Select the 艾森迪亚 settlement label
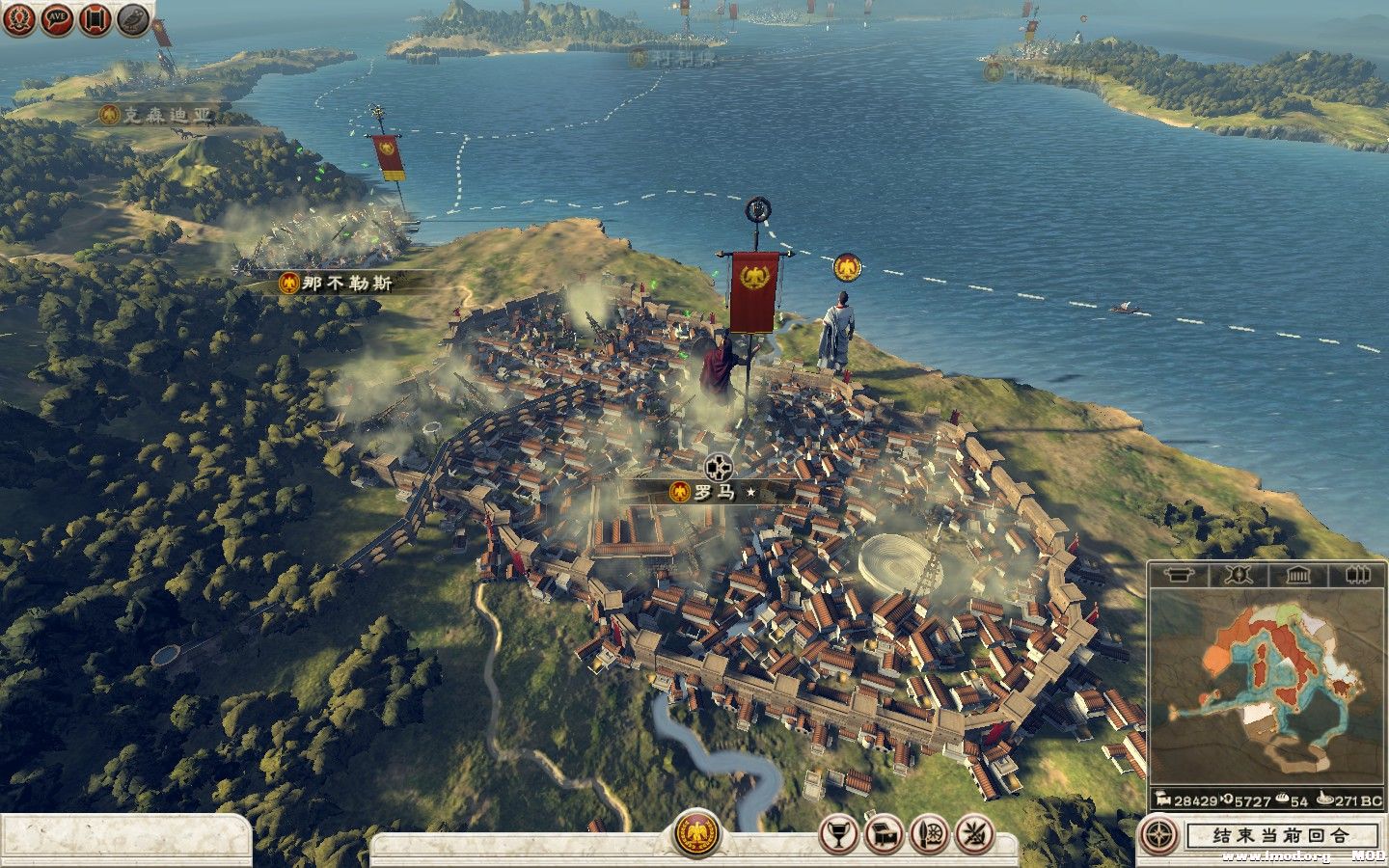 164,116
